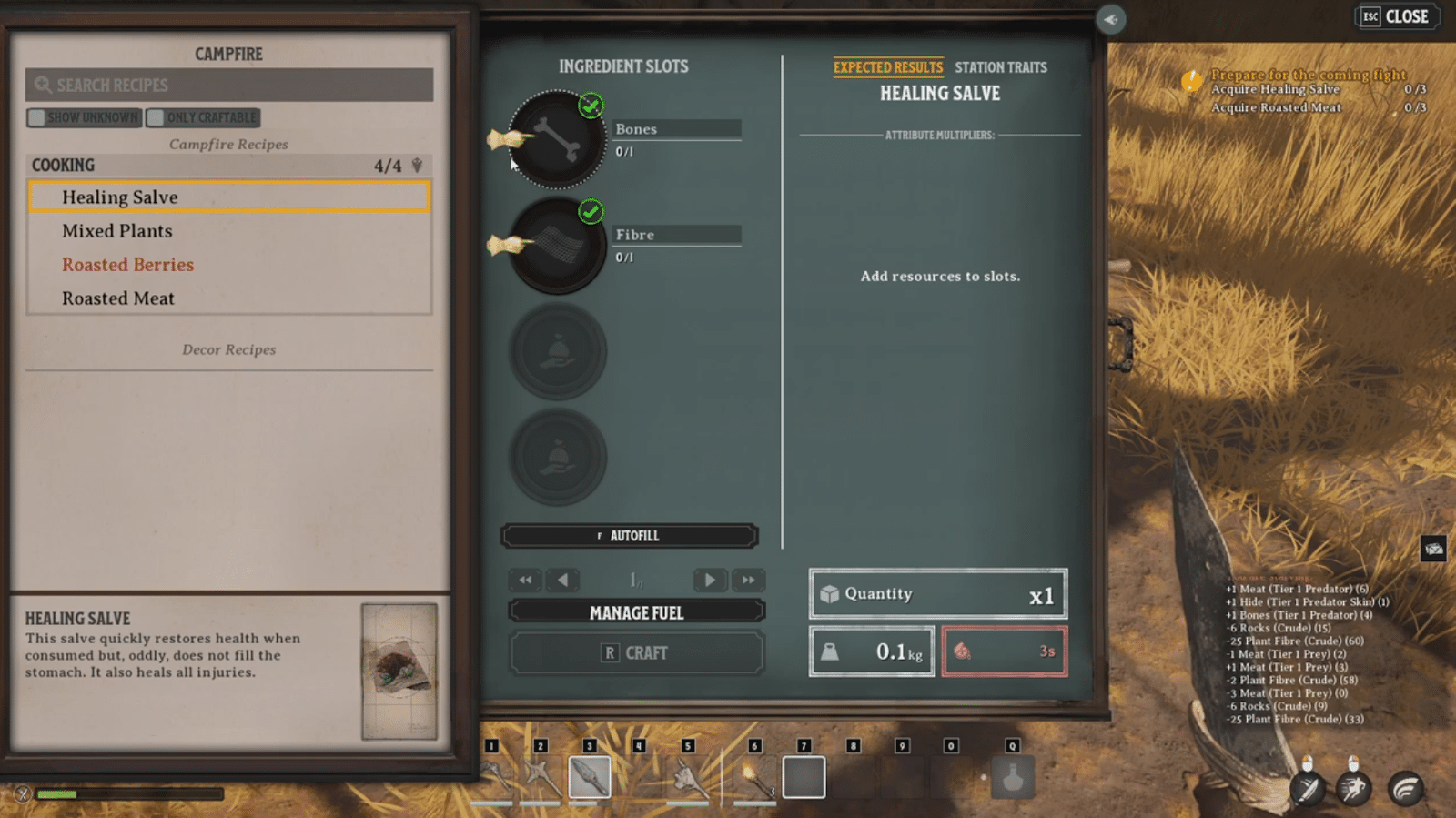Collapse the Cooking recipe category
Viewport: 1456px width, 818px height.
[x=417, y=166]
